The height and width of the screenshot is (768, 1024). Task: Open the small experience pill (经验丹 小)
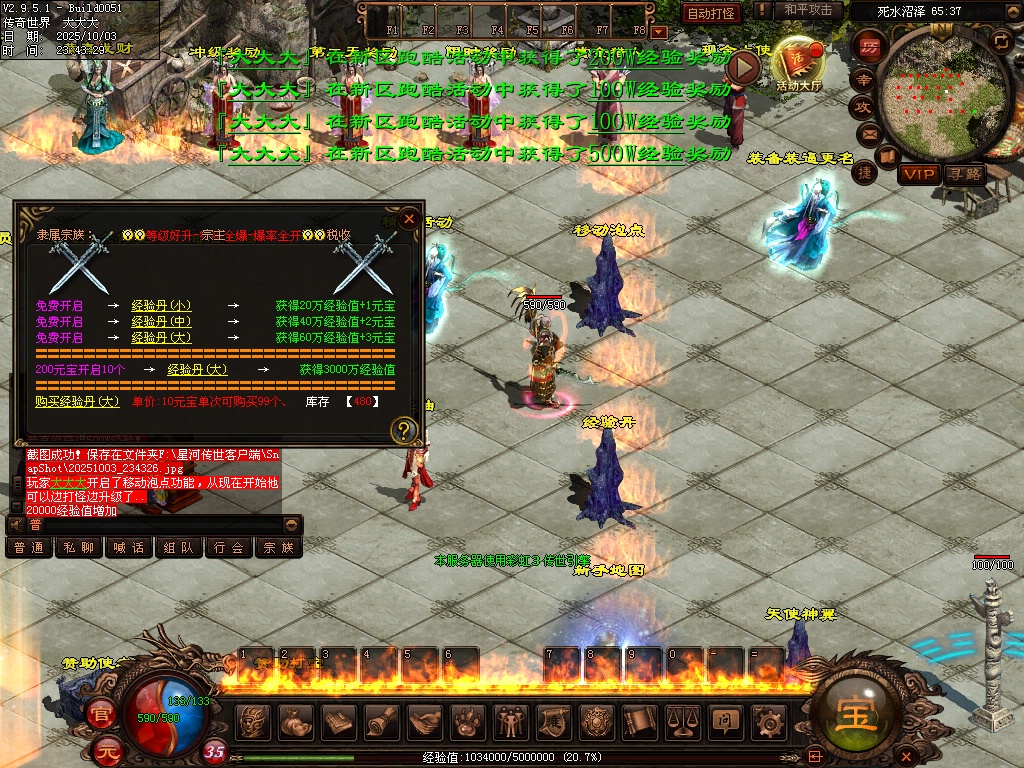160,306
